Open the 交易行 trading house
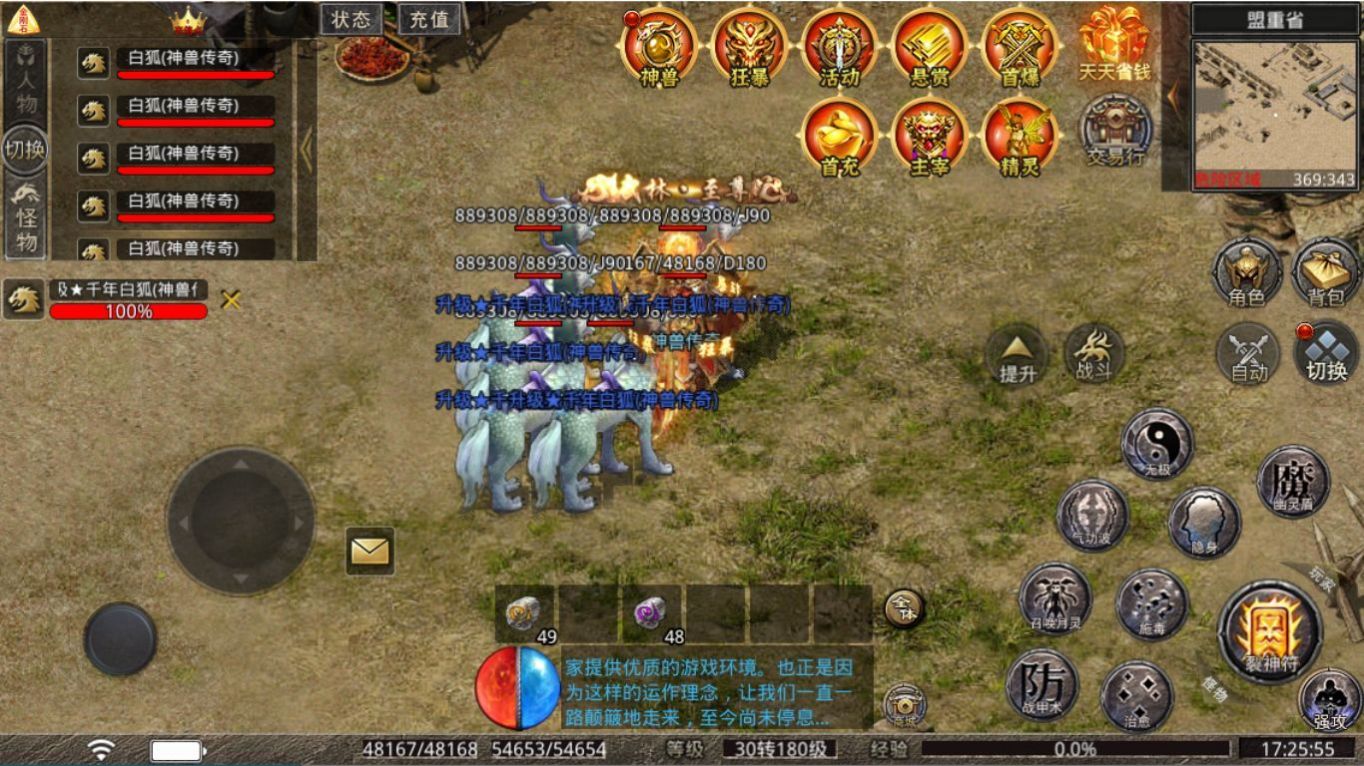 pos(1115,131)
